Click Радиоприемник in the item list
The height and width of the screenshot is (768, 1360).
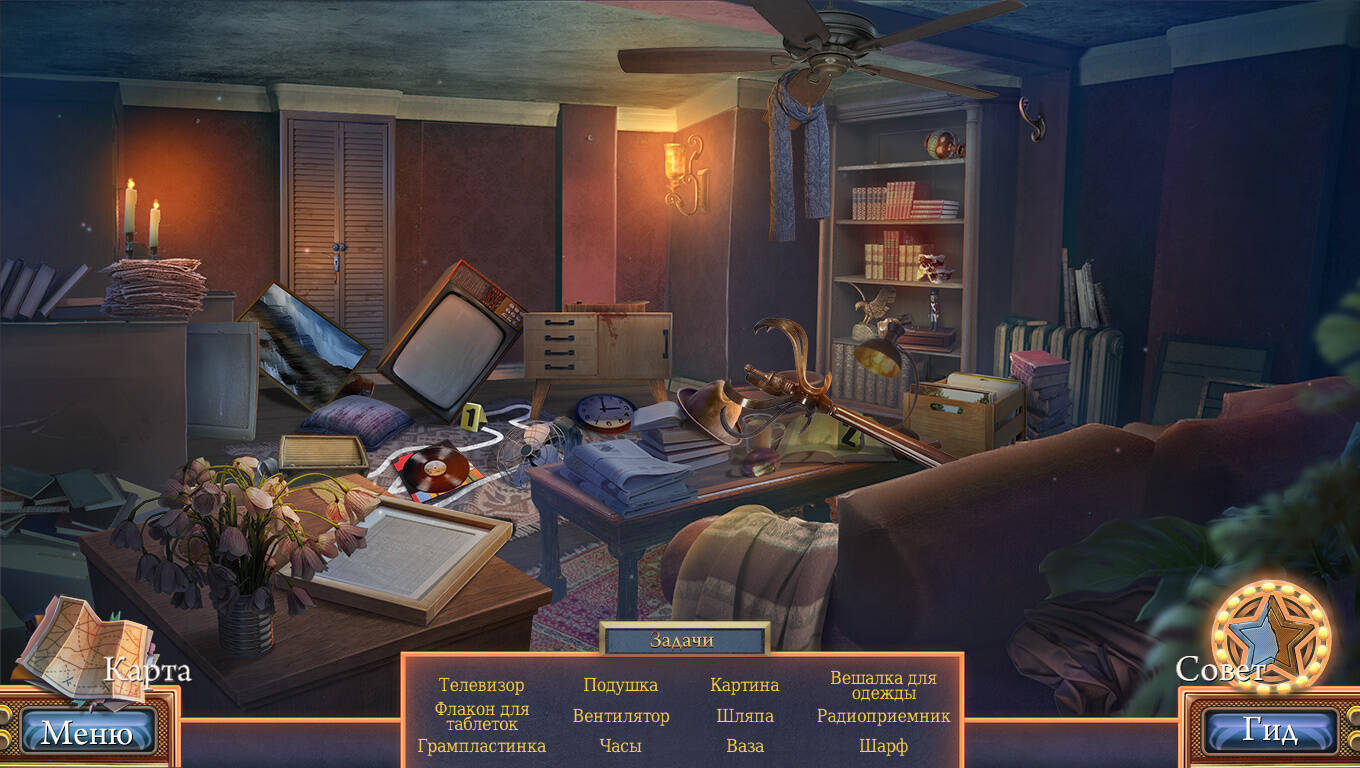click(883, 716)
